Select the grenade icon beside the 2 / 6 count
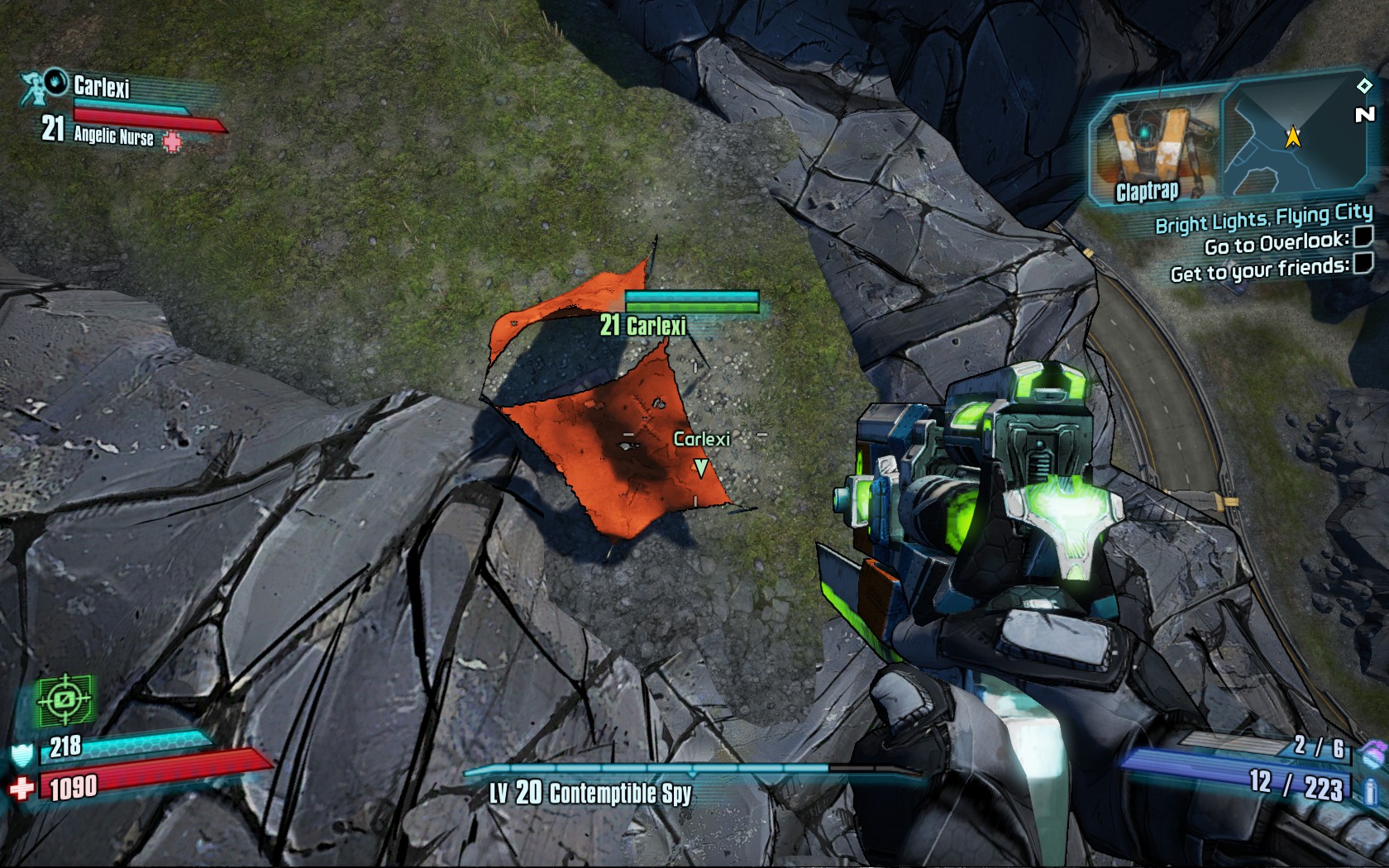This screenshot has height=868, width=1389. point(1372,752)
